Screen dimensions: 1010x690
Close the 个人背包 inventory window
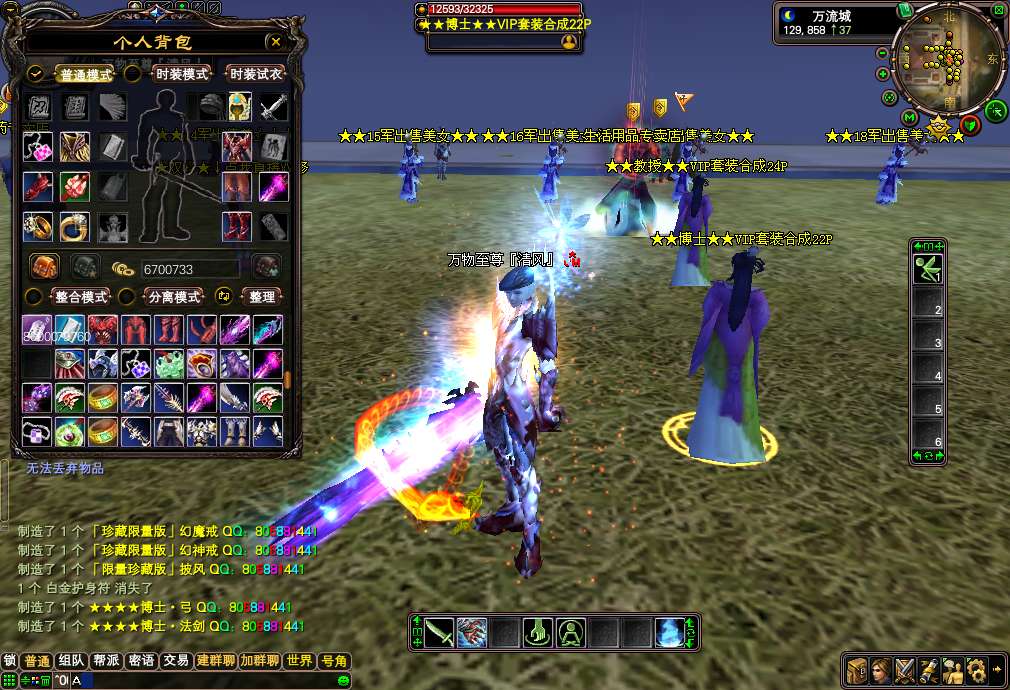coord(275,42)
